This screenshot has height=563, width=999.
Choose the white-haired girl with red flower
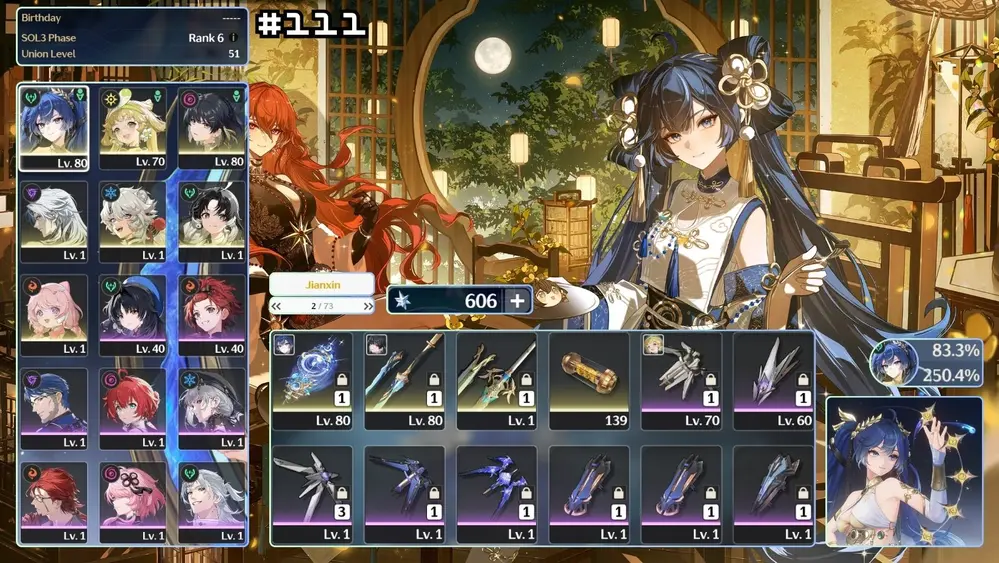click(133, 221)
